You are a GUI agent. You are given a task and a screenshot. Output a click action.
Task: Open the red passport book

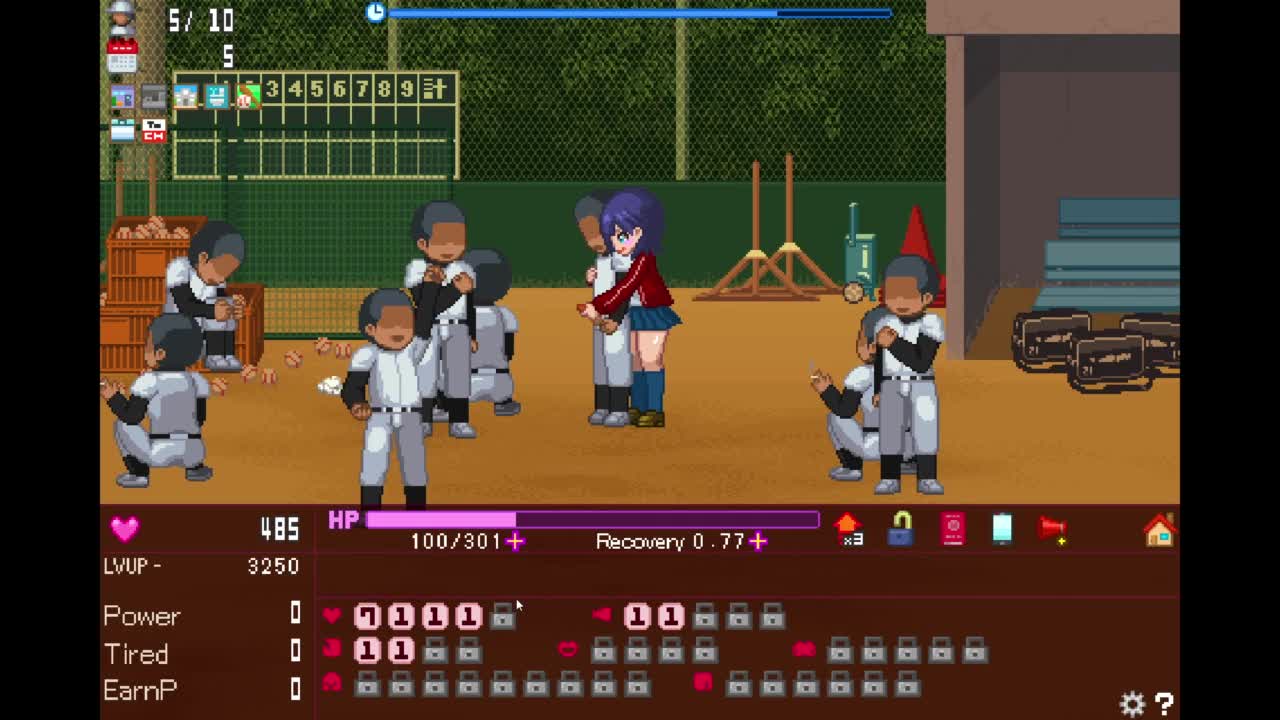[952, 529]
